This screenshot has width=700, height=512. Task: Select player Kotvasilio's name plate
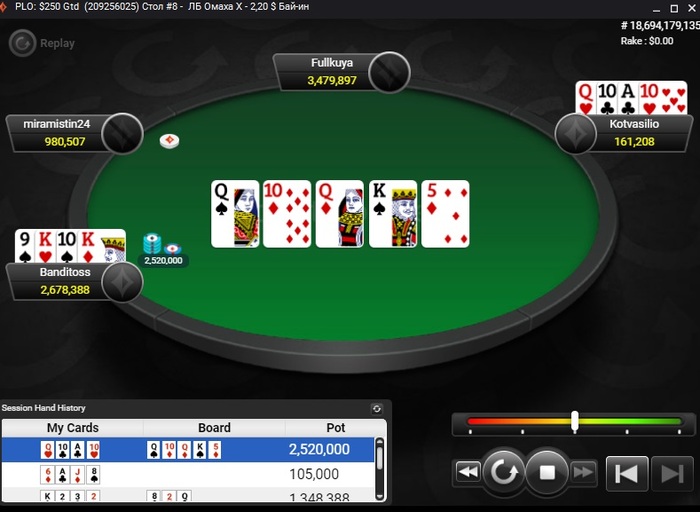point(634,133)
